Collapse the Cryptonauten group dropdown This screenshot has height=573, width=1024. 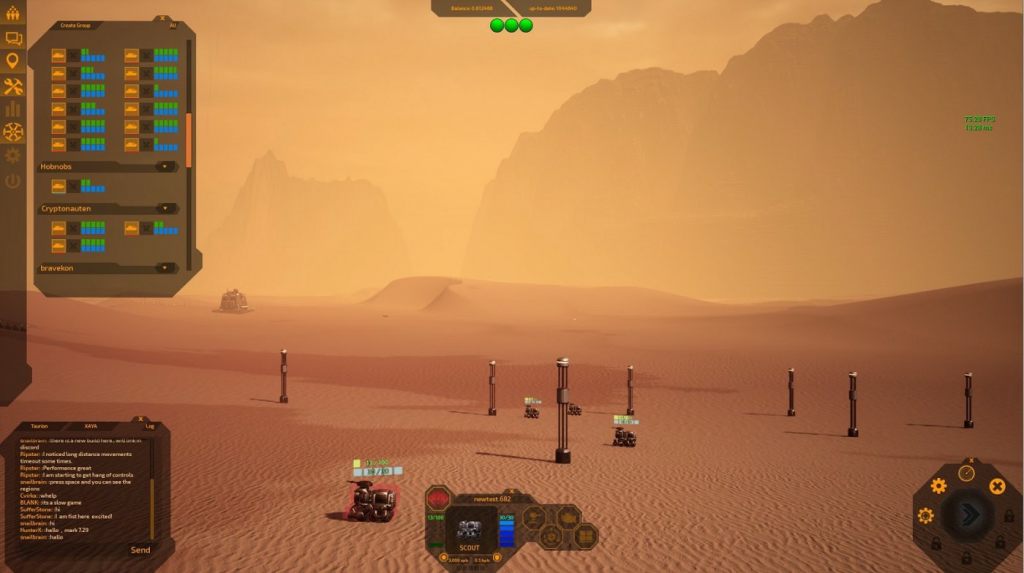(x=164, y=209)
